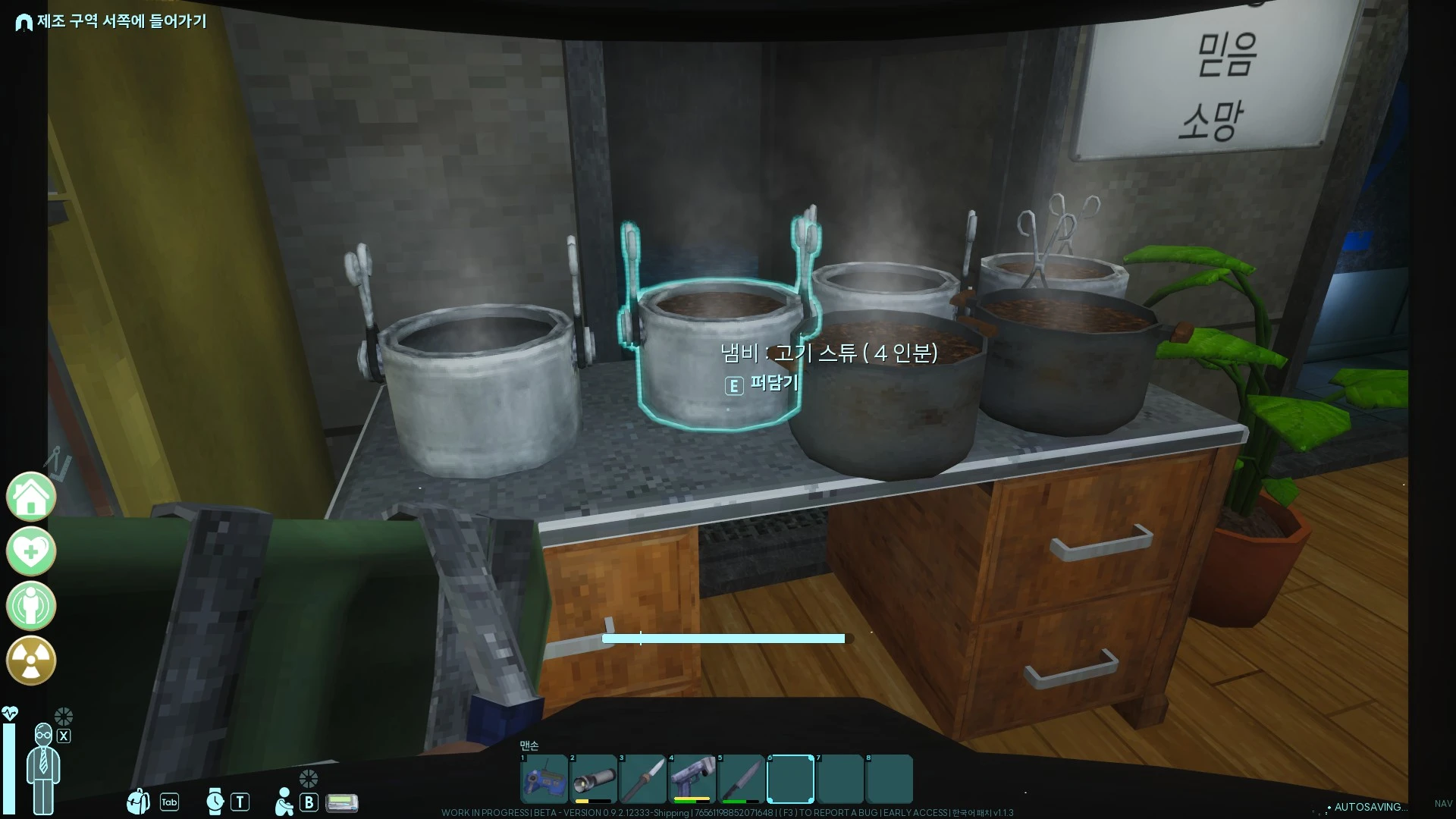Click the wristwatch icon
Screen dimensions: 1456x819
pos(215,802)
